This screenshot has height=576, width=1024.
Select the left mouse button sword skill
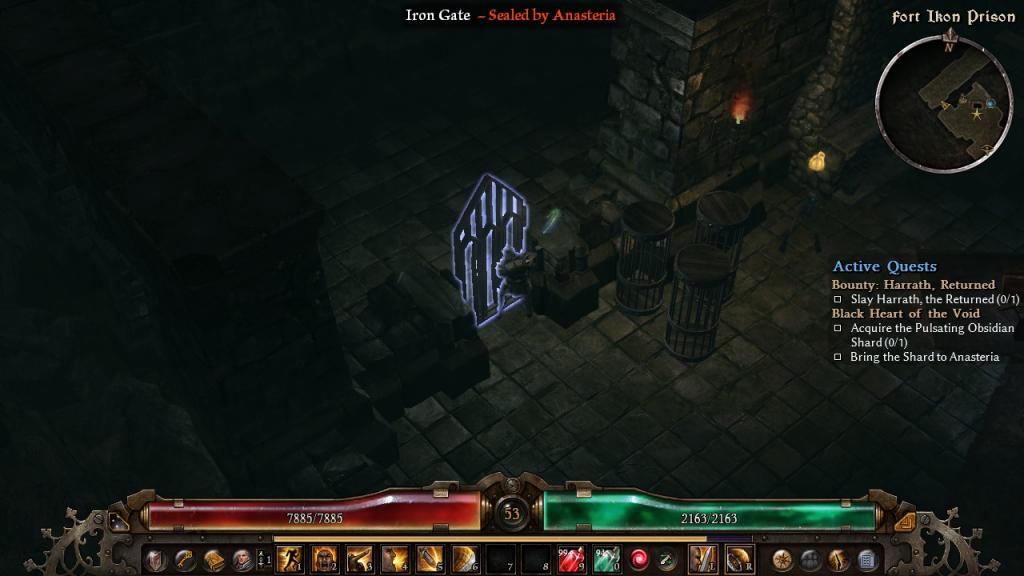click(703, 559)
